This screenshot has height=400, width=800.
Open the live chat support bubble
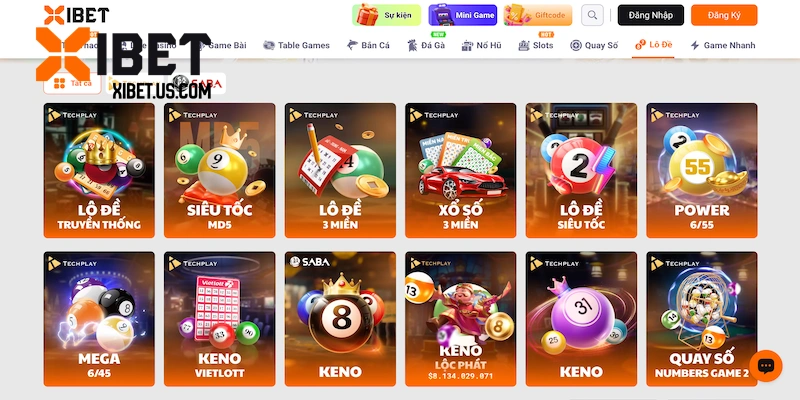765,366
